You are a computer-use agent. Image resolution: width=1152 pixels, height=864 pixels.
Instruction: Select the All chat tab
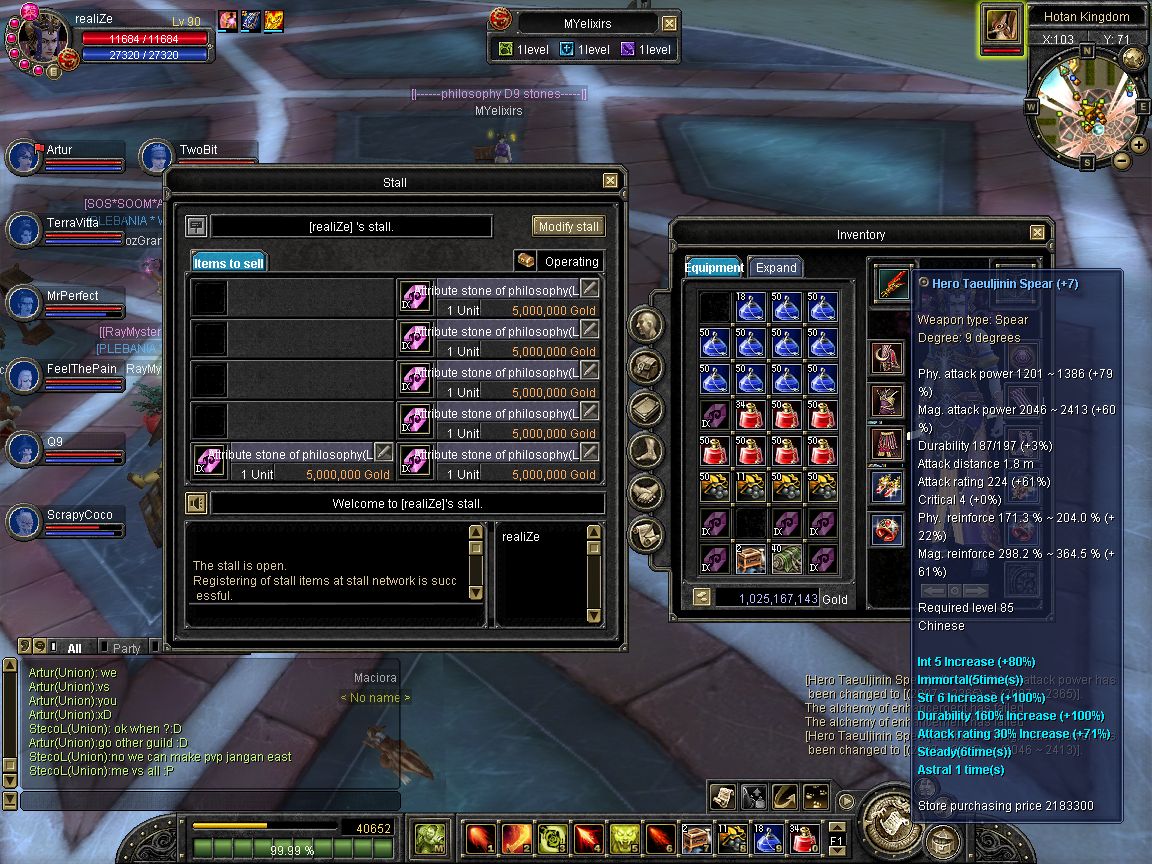[75, 648]
